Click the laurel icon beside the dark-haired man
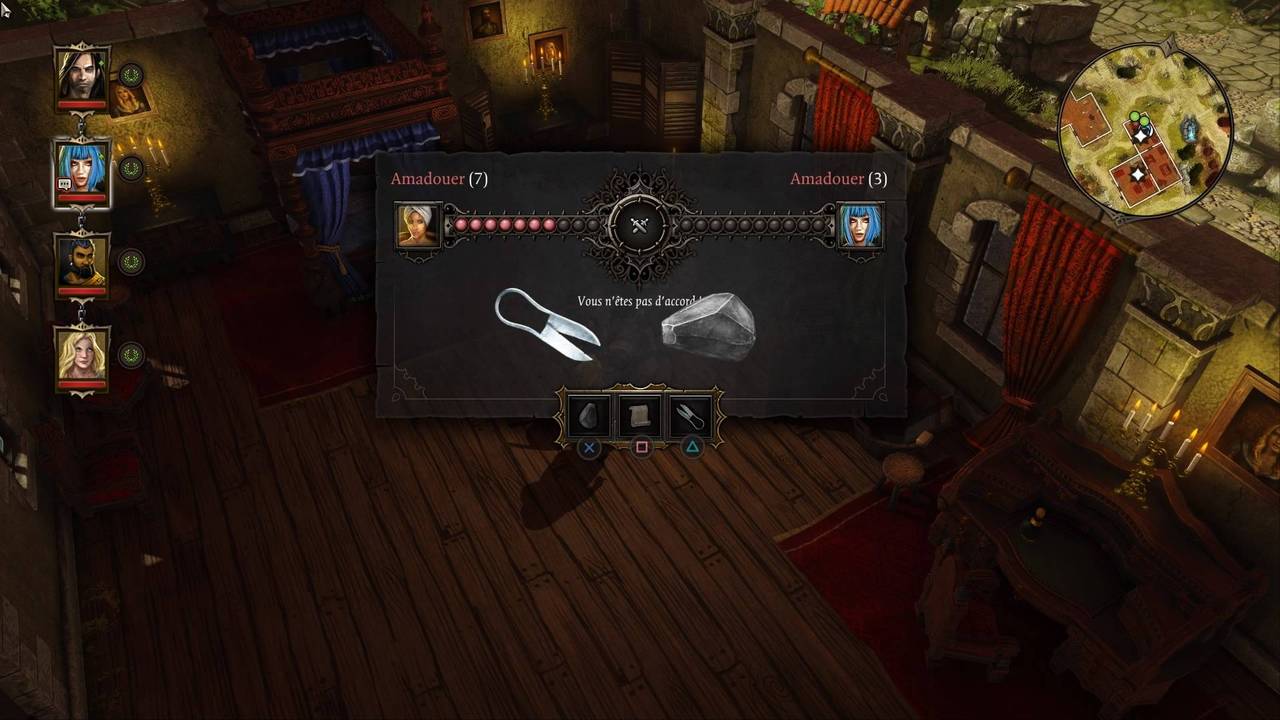Screen dimensions: 1280x720 pyautogui.click(x=131, y=75)
